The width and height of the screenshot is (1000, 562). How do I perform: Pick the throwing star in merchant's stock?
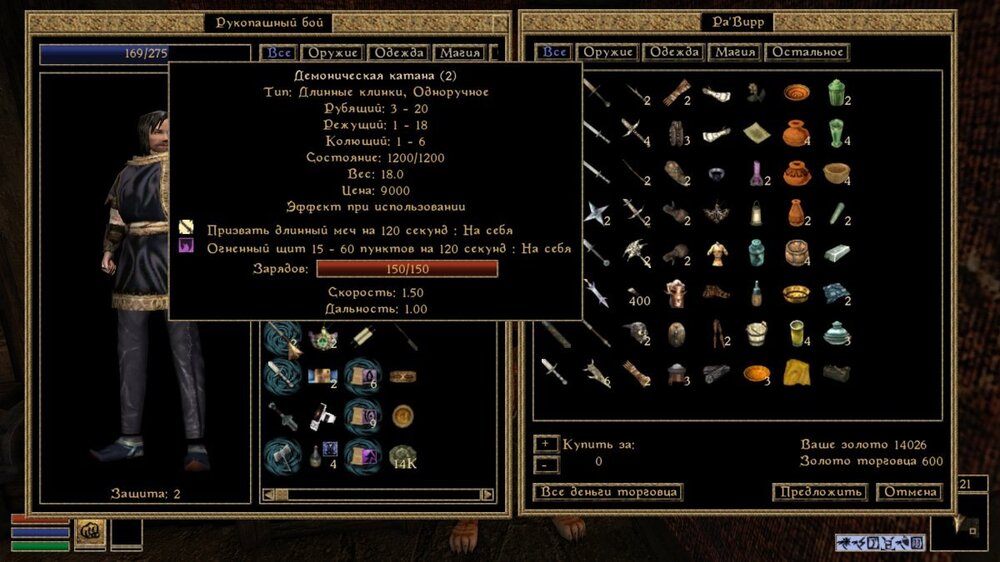[x=597, y=213]
